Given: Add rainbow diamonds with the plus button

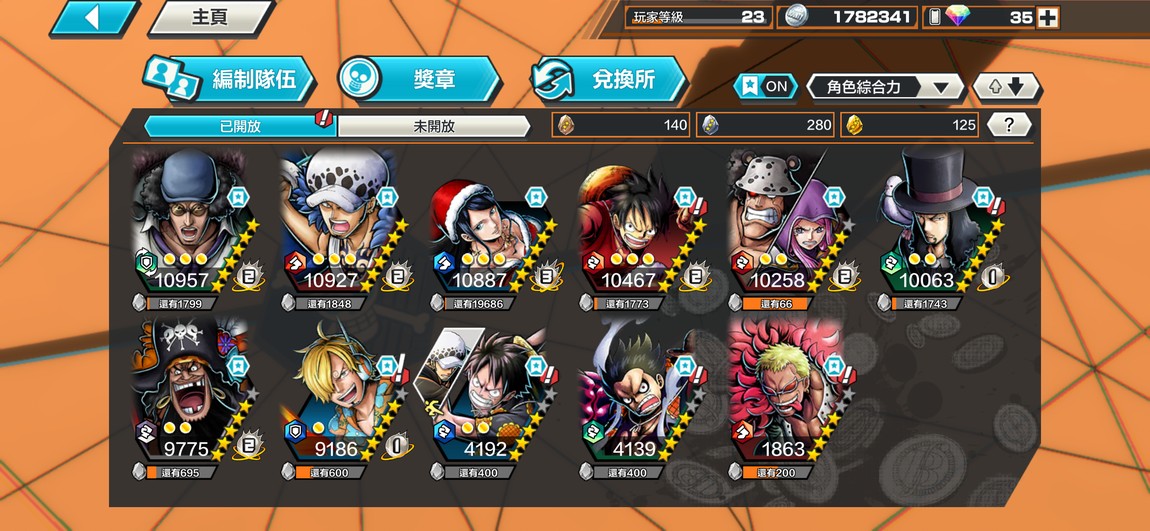Looking at the screenshot, I should pyautogui.click(x=1047, y=17).
